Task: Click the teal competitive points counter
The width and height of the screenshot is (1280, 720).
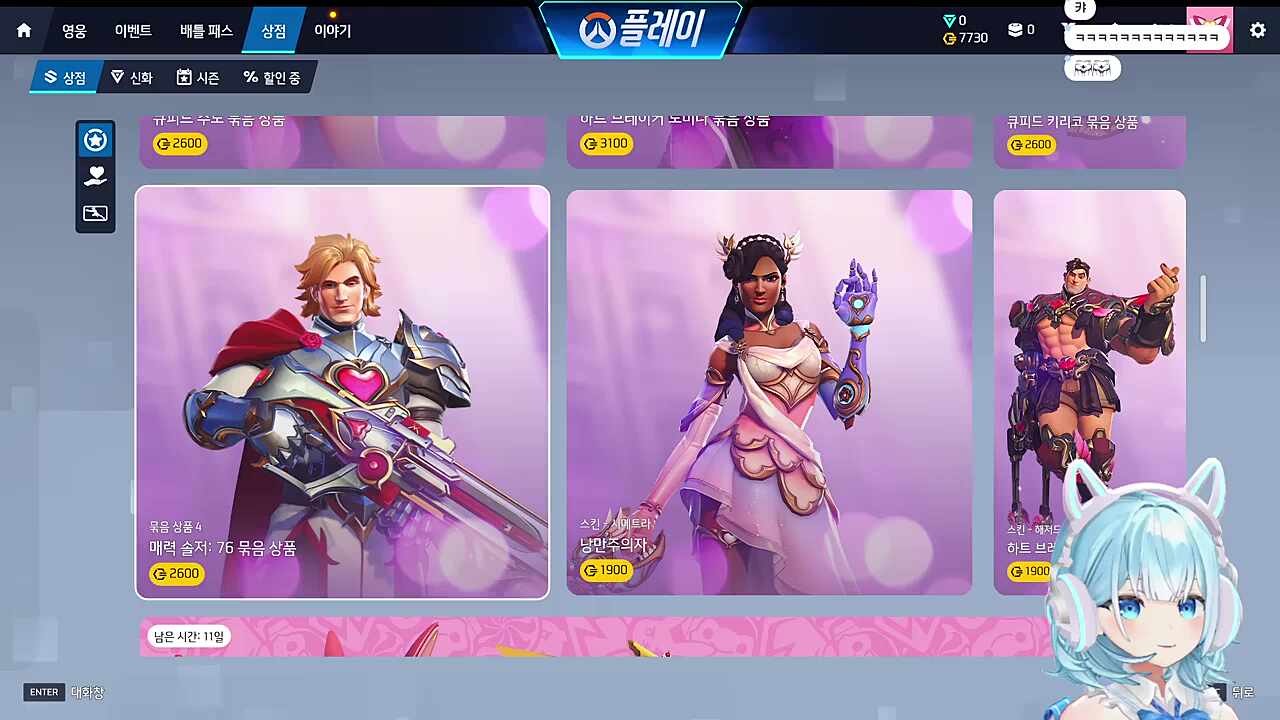Action: tap(955, 20)
